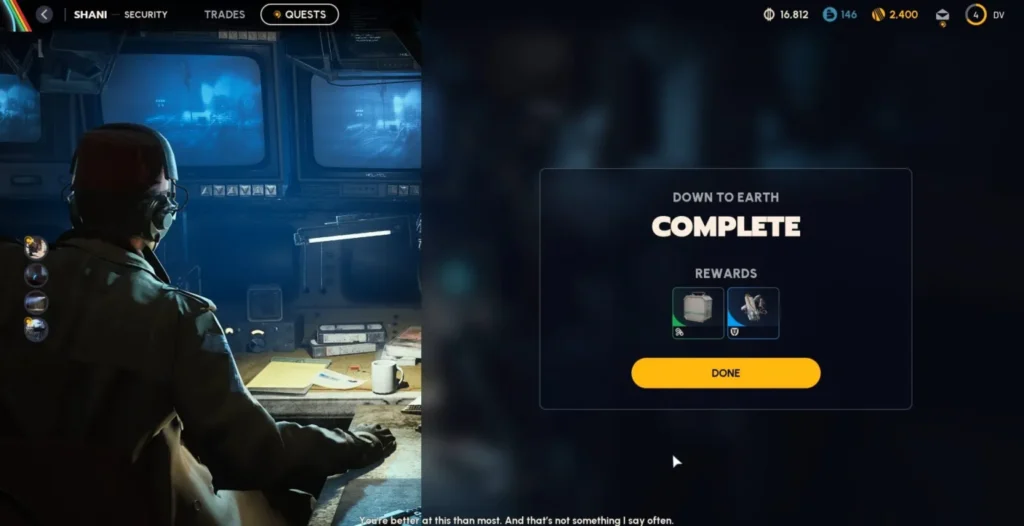The width and height of the screenshot is (1024, 526).
Task: Open the Quests tab
Action: (x=299, y=15)
